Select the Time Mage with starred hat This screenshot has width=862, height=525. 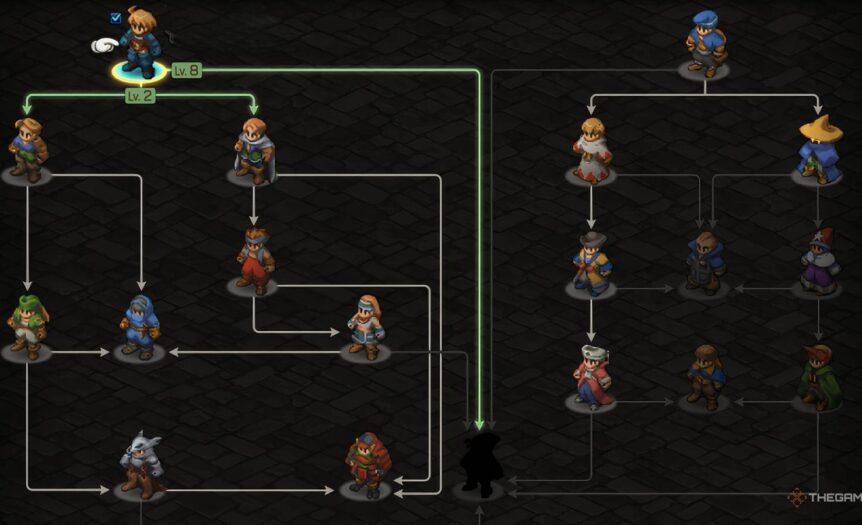click(x=818, y=263)
